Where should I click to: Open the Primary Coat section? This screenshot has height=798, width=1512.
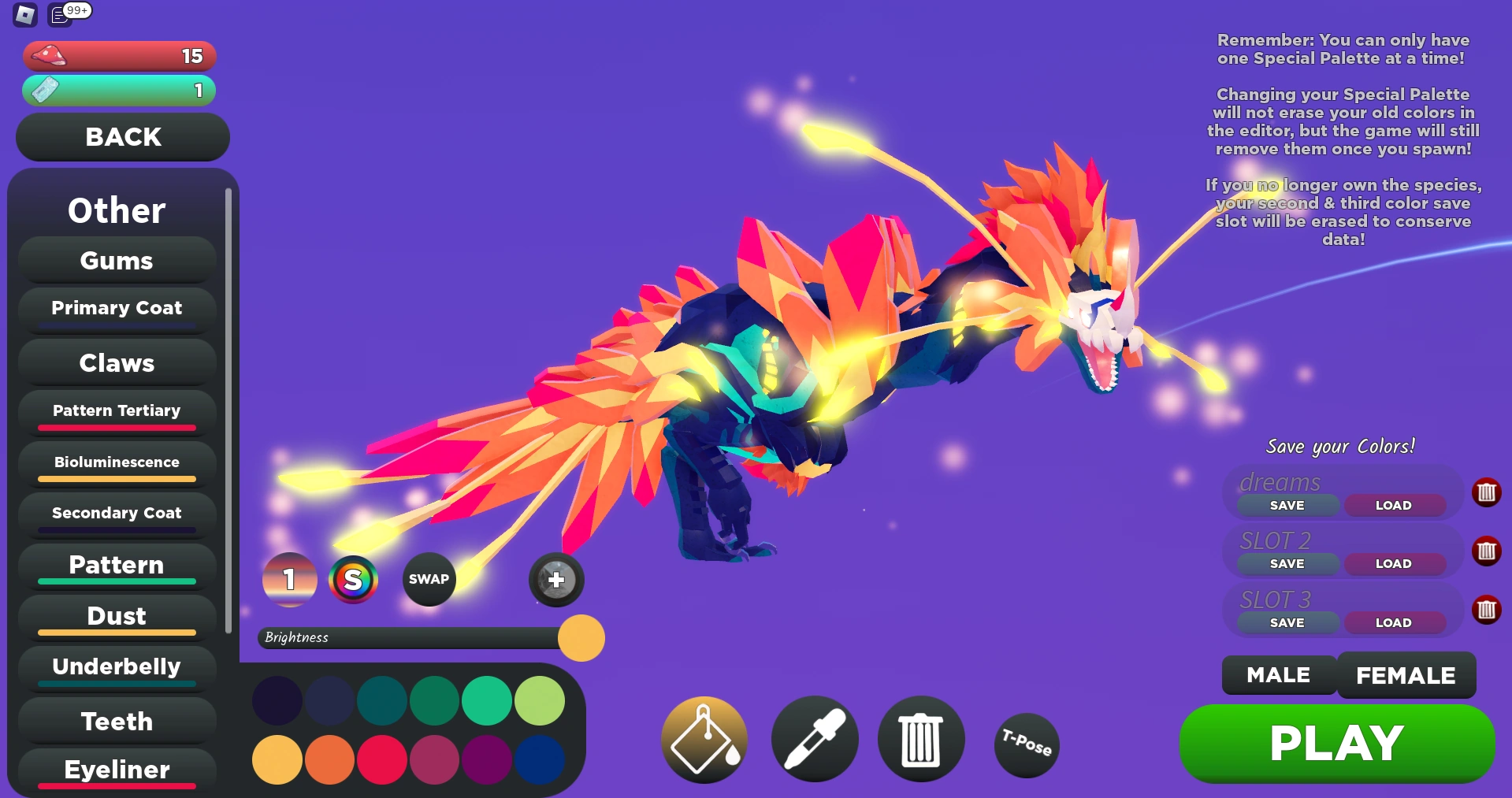(x=116, y=308)
